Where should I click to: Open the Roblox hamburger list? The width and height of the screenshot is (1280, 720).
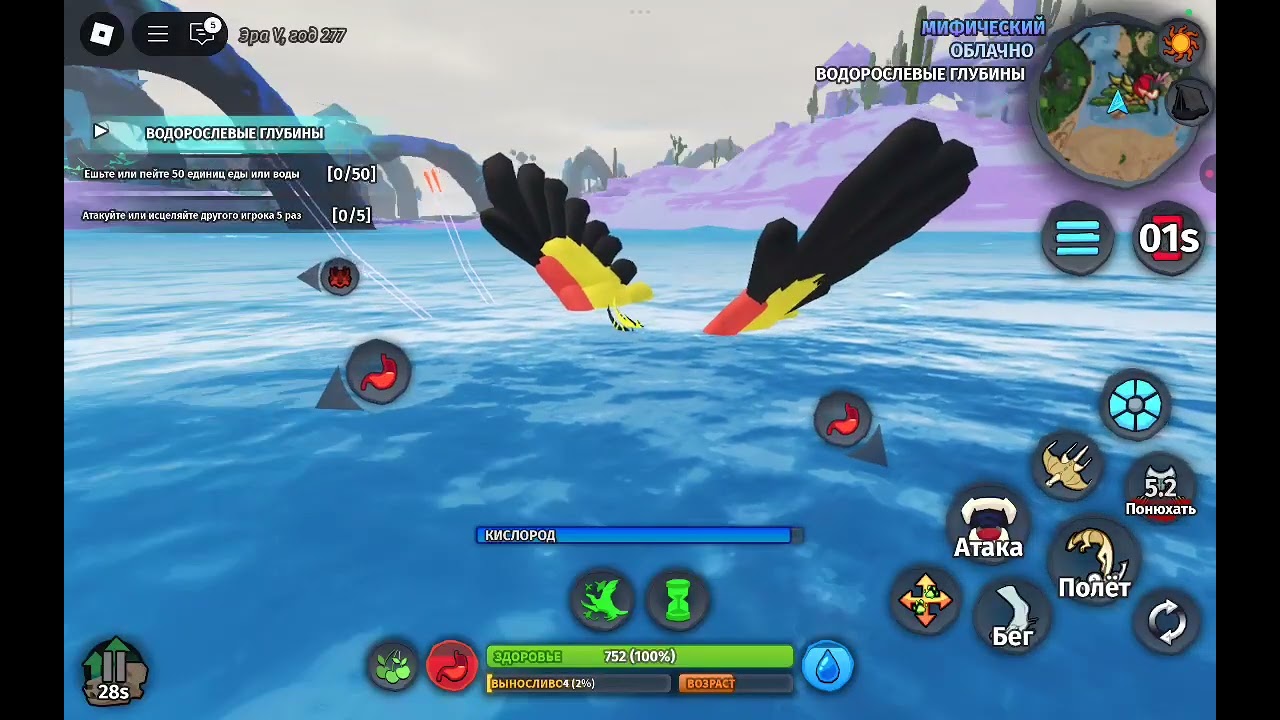[x=157, y=35]
